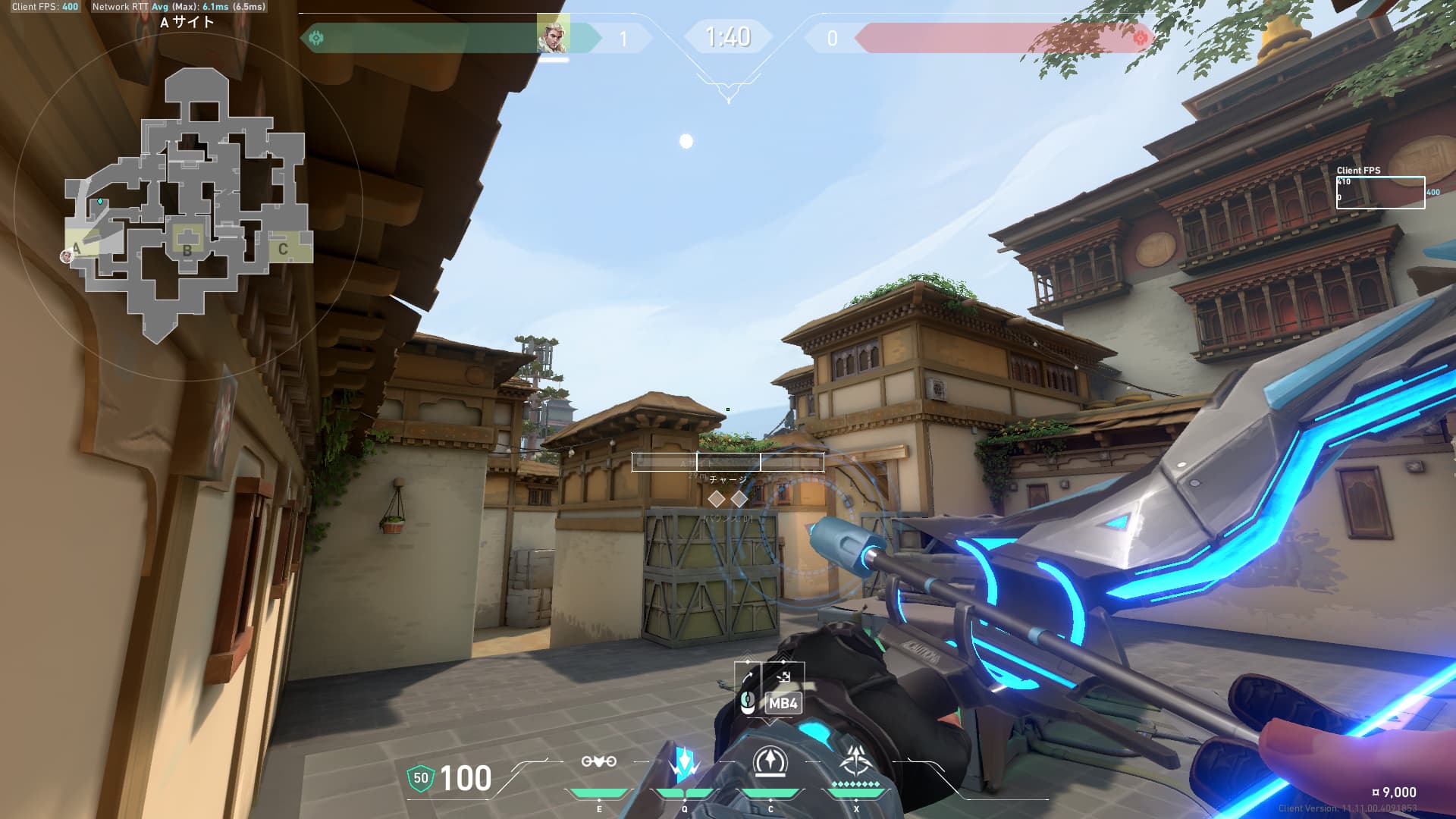Viewport: 1456px width, 819px height.
Task: Click the agent portrait in the top bar
Action: click(x=553, y=36)
